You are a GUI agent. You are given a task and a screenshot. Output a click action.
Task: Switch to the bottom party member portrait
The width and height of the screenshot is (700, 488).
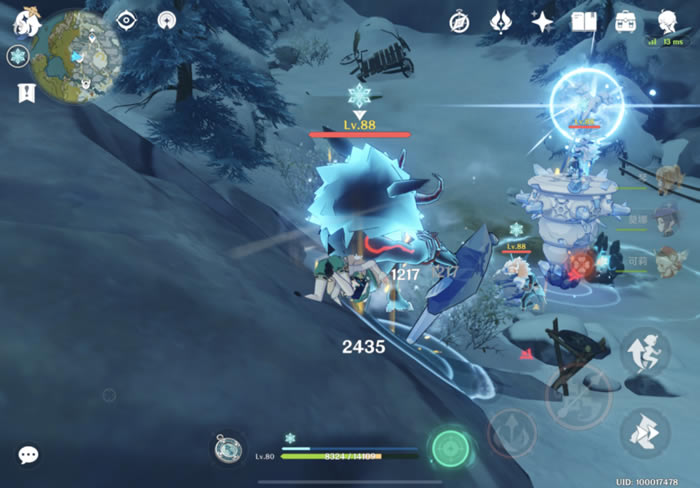(669, 262)
